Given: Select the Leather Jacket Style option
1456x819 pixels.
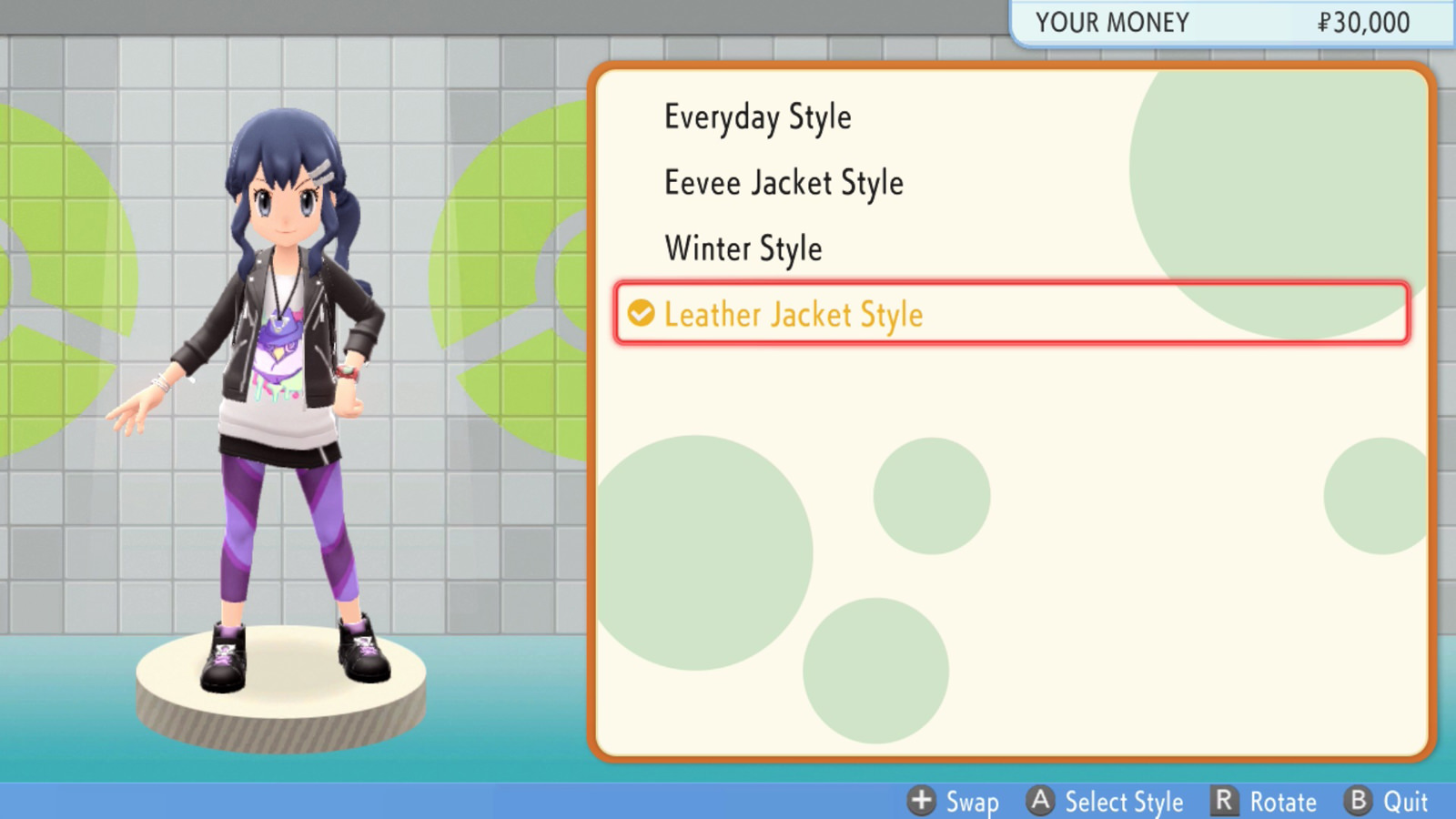Looking at the screenshot, I should click(x=794, y=314).
